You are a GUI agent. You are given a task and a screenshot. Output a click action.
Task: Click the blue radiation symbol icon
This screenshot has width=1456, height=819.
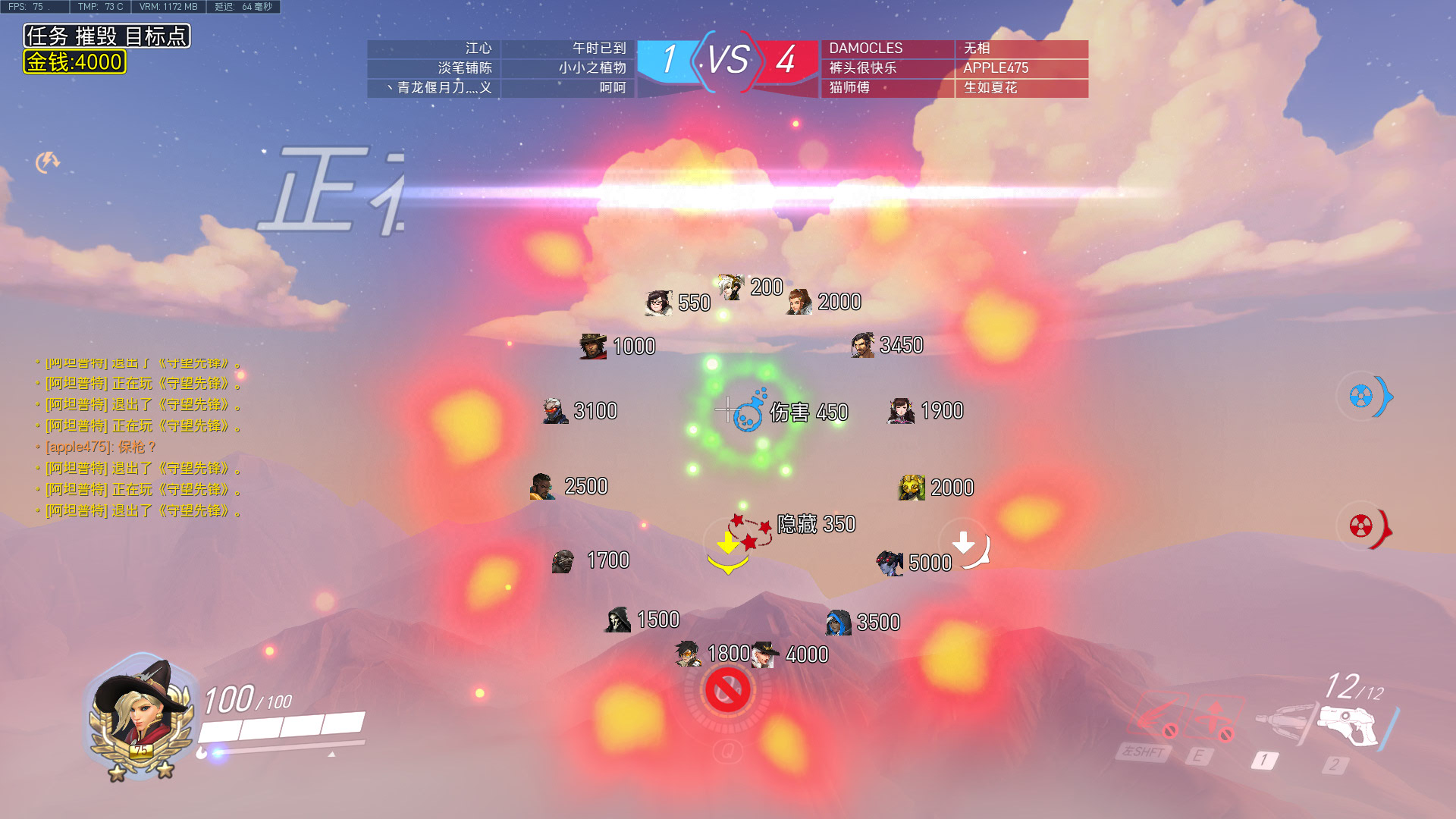[x=1361, y=396]
